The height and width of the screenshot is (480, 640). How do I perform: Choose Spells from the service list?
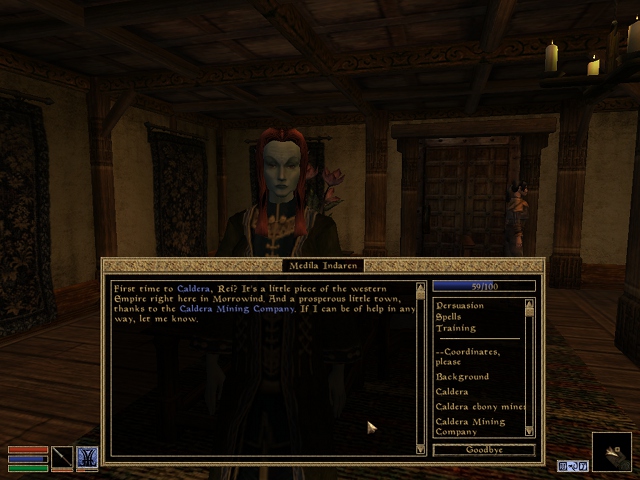(450, 317)
